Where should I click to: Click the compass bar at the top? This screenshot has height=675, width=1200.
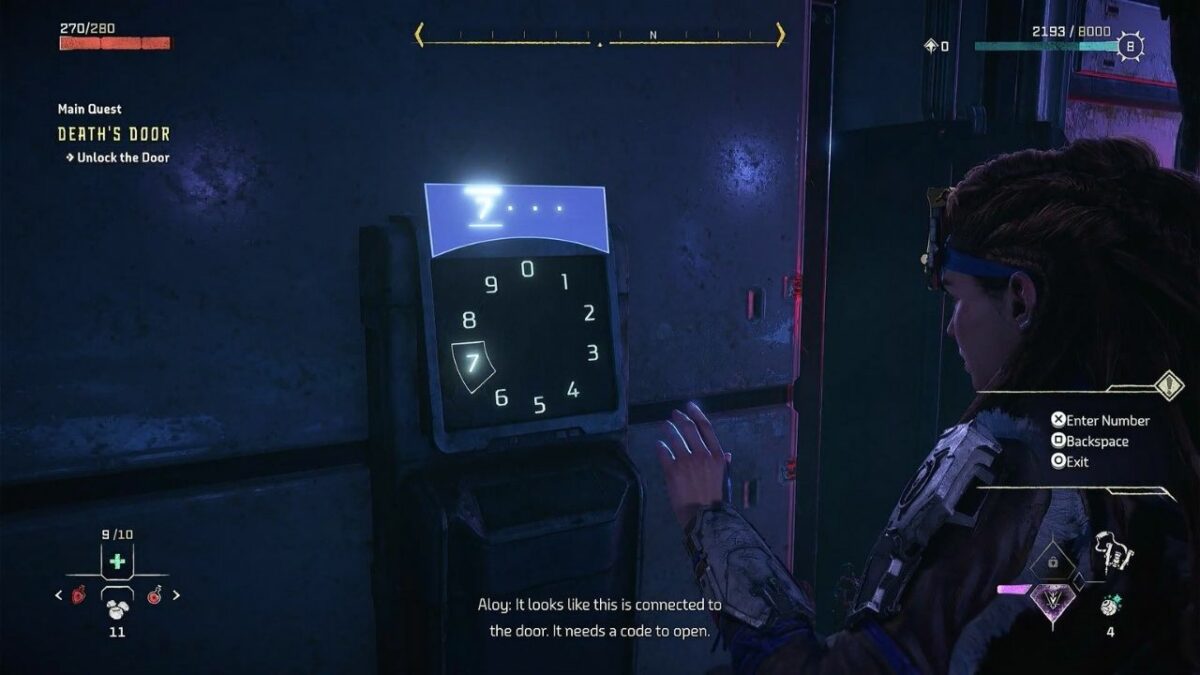click(x=600, y=37)
